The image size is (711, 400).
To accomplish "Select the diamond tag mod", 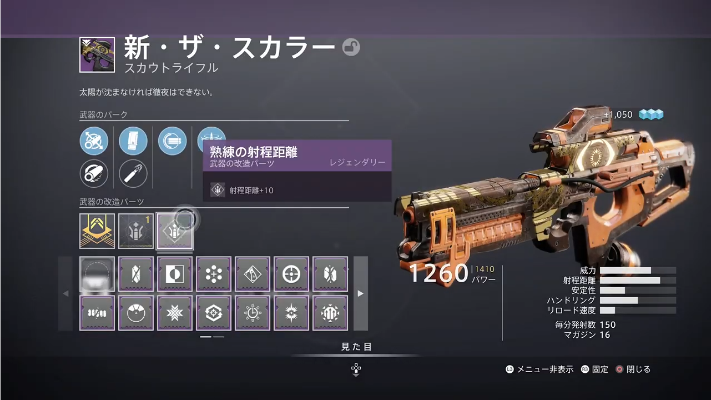I will pos(252,274).
